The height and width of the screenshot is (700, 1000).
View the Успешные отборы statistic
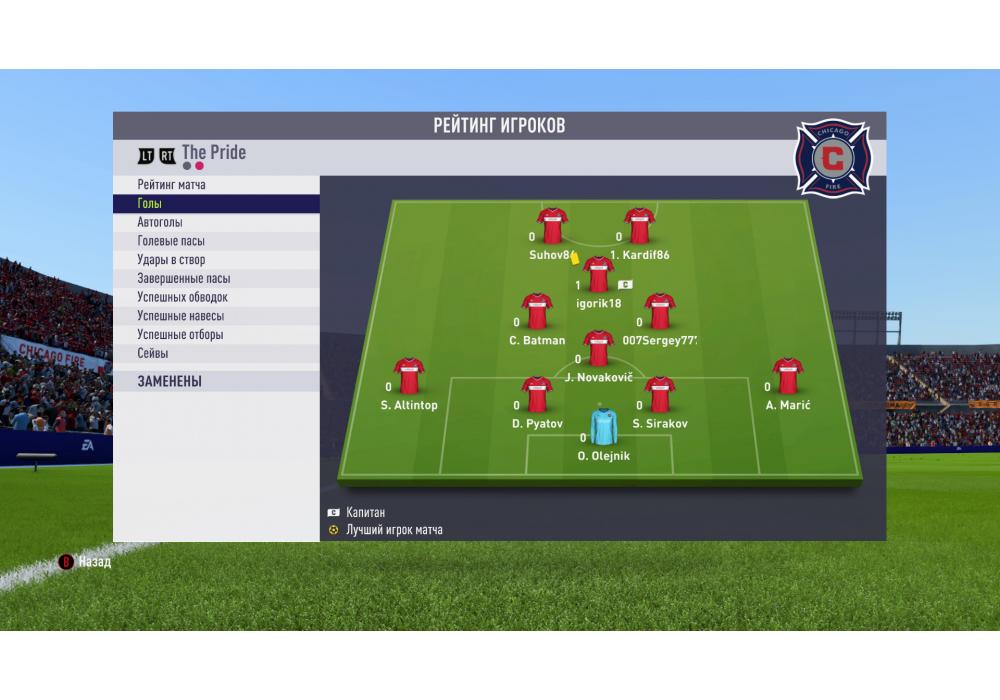[216, 335]
